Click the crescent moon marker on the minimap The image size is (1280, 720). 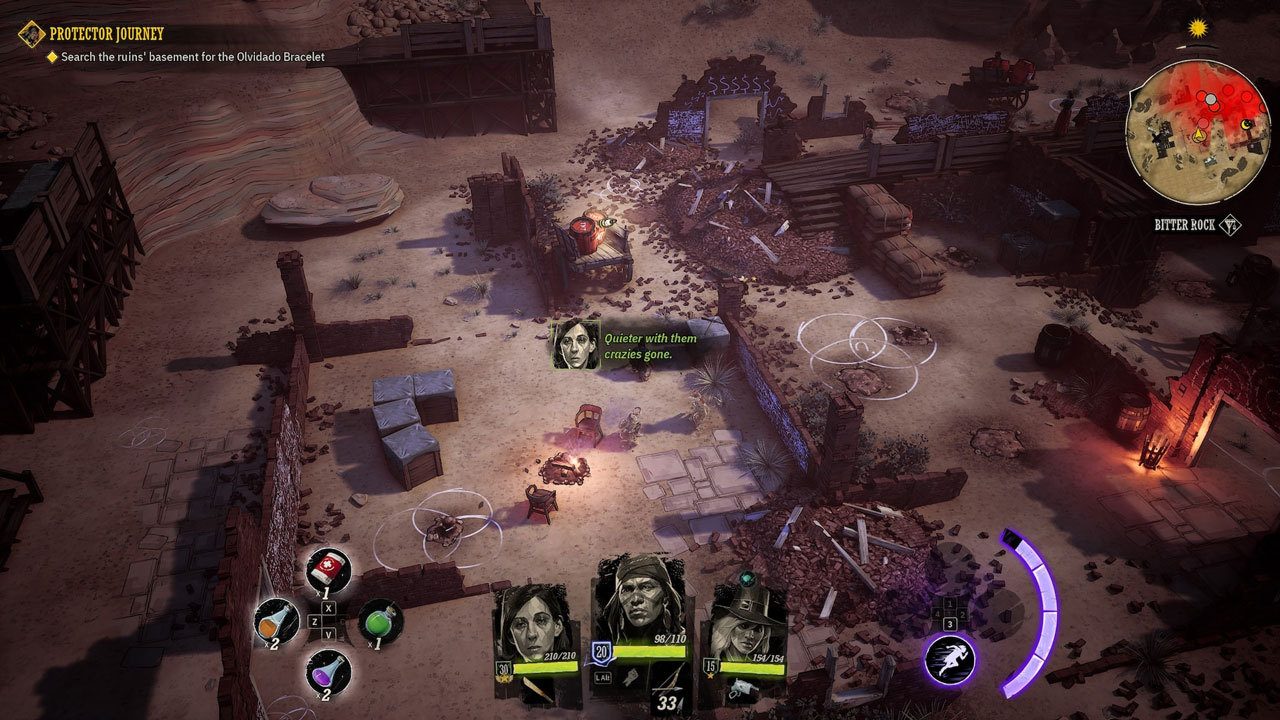1247,123
